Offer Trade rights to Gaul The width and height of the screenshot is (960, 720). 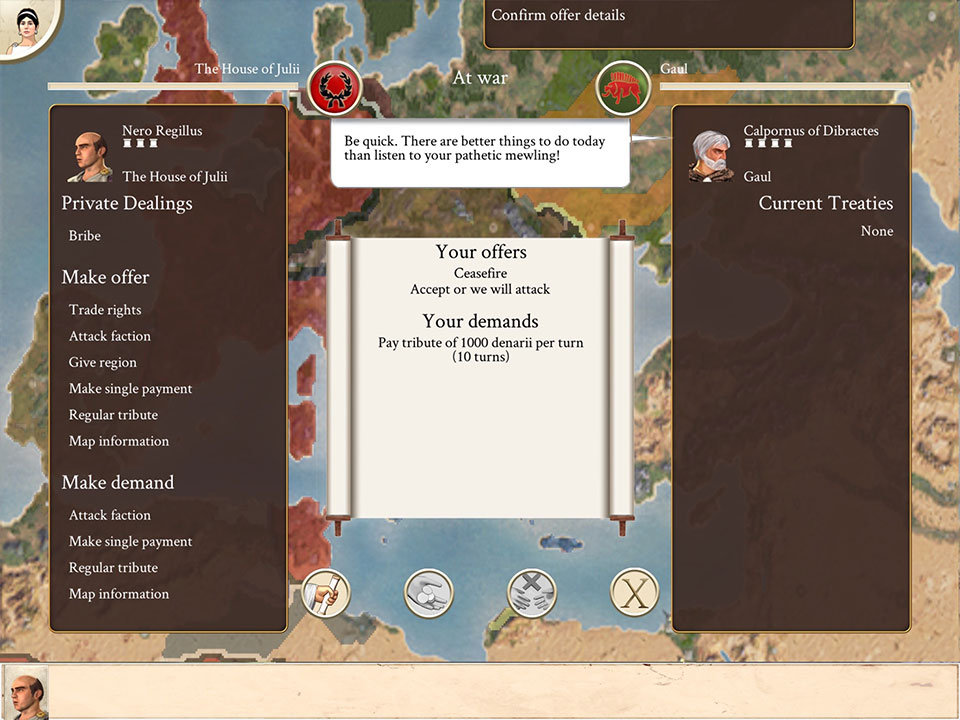105,310
